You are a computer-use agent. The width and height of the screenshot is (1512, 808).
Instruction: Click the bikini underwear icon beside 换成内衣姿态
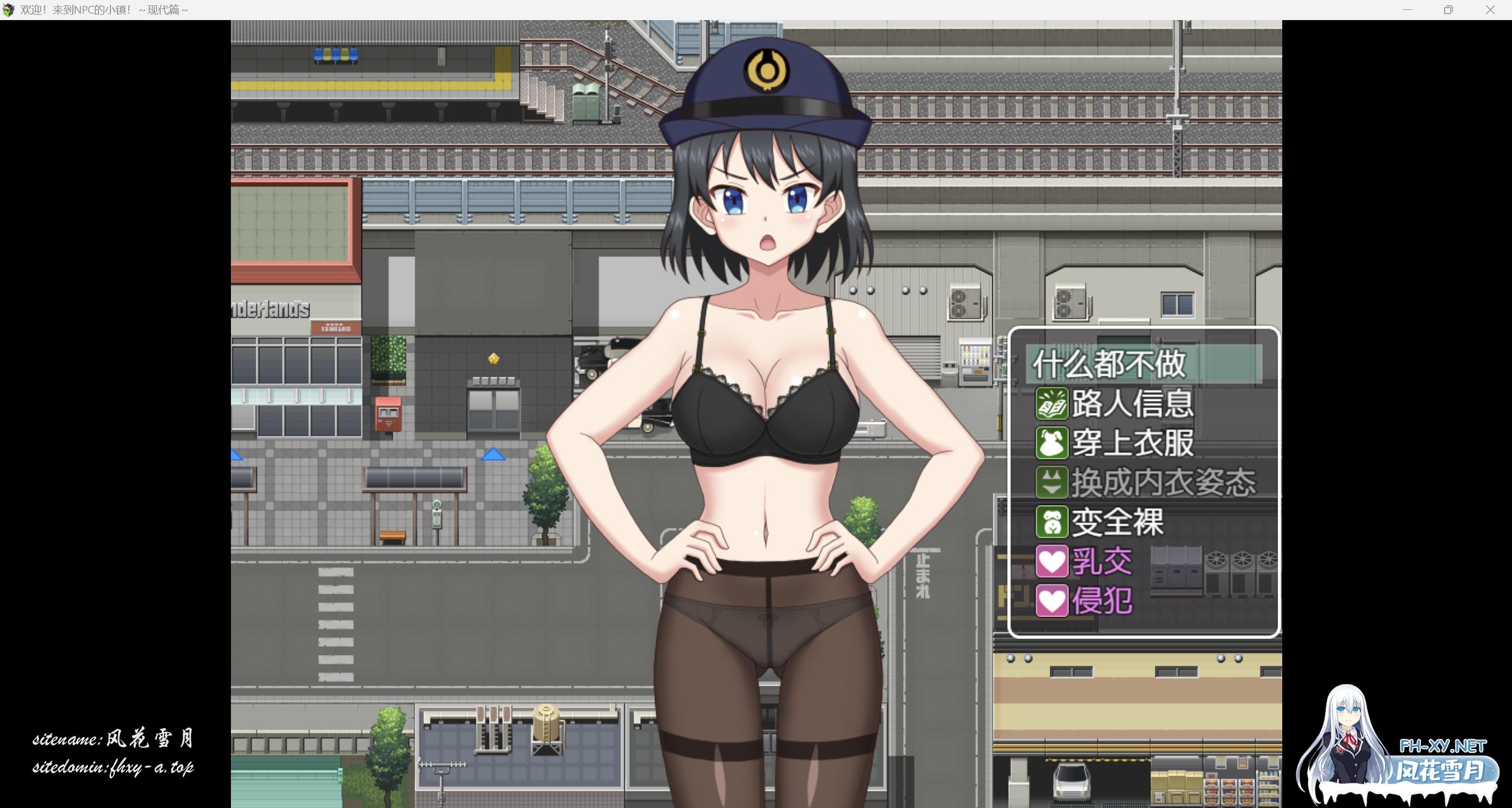pos(1052,482)
